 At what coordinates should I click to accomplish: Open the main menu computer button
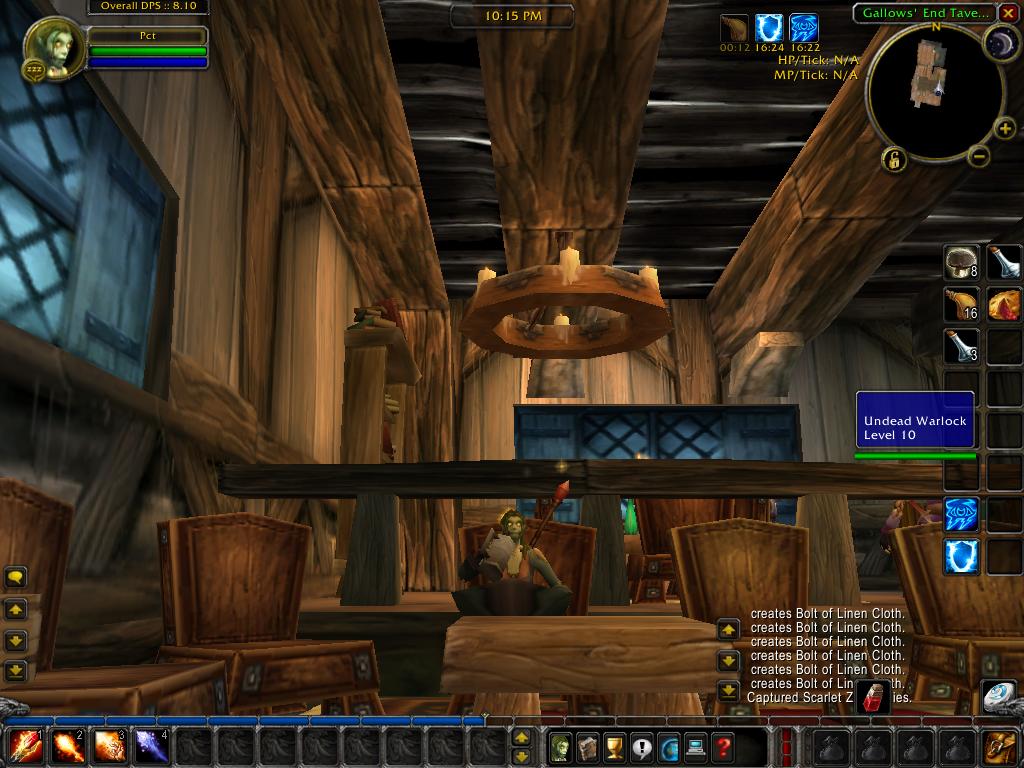click(696, 746)
